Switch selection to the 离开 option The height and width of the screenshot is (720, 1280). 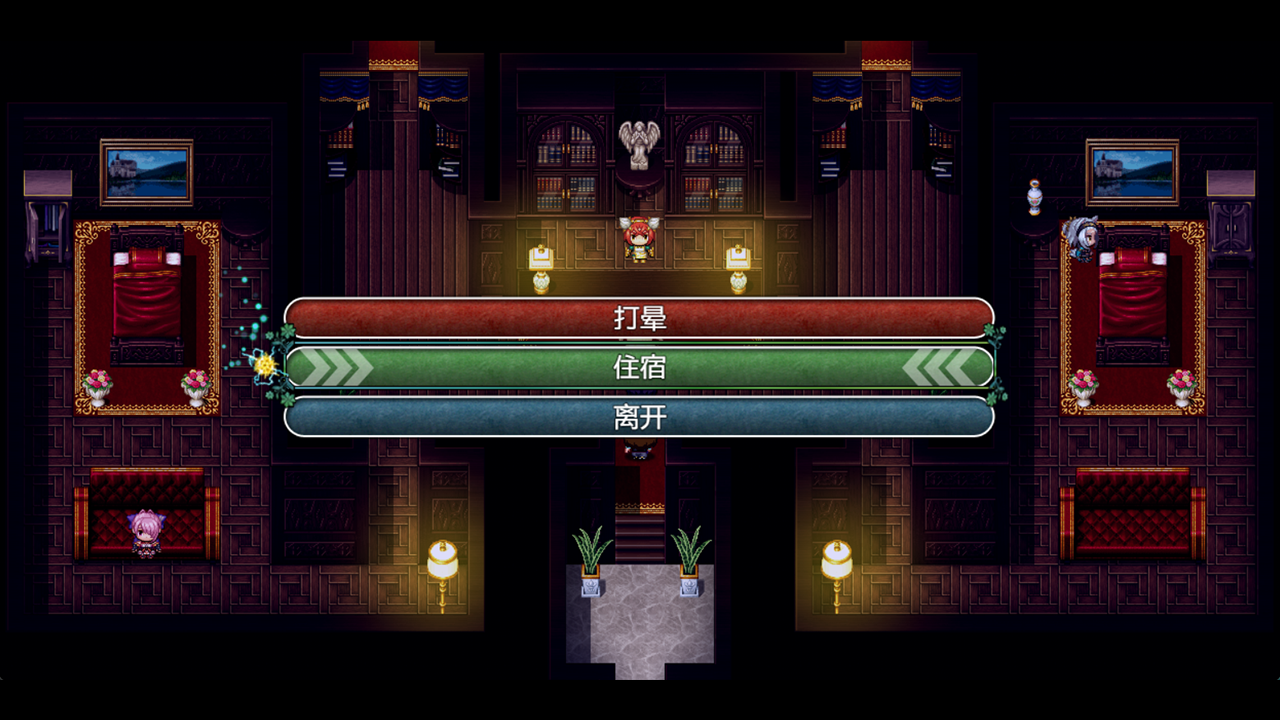640,419
